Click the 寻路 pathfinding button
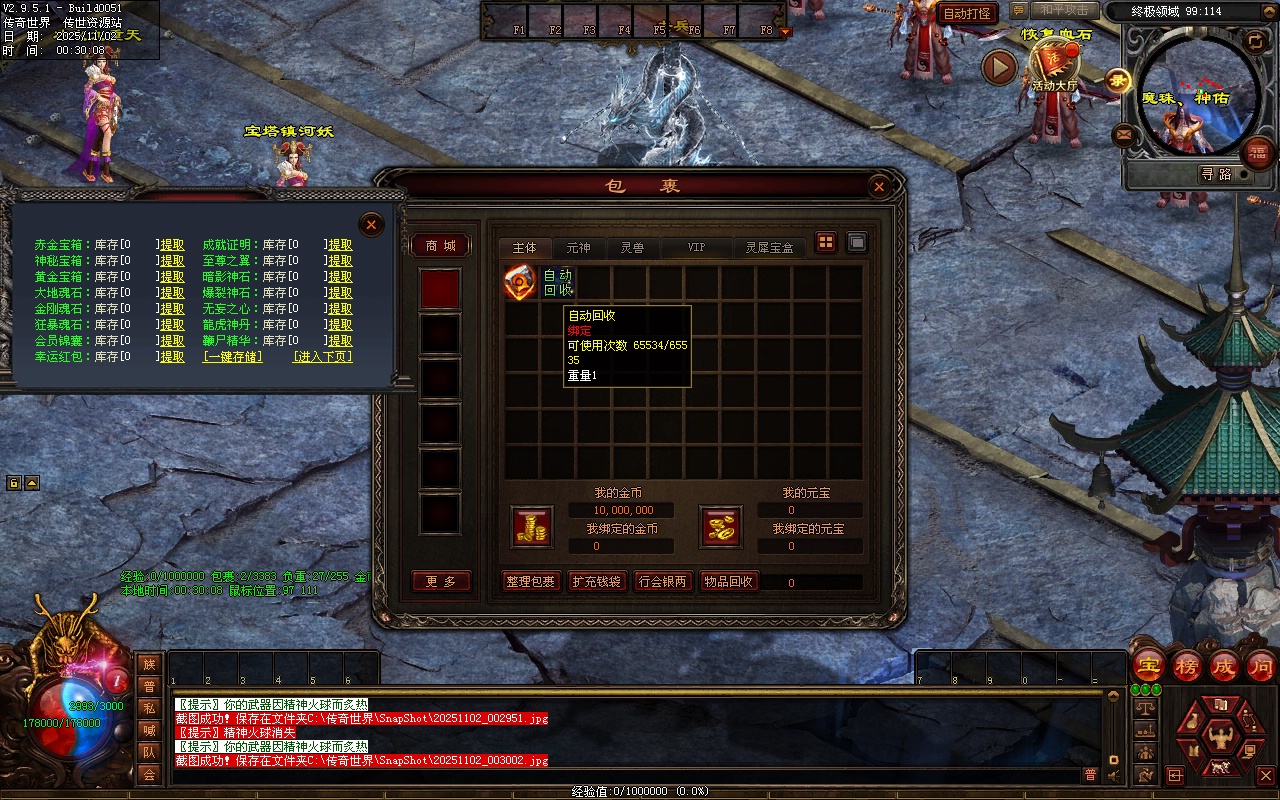The image size is (1280, 800). point(1216,174)
